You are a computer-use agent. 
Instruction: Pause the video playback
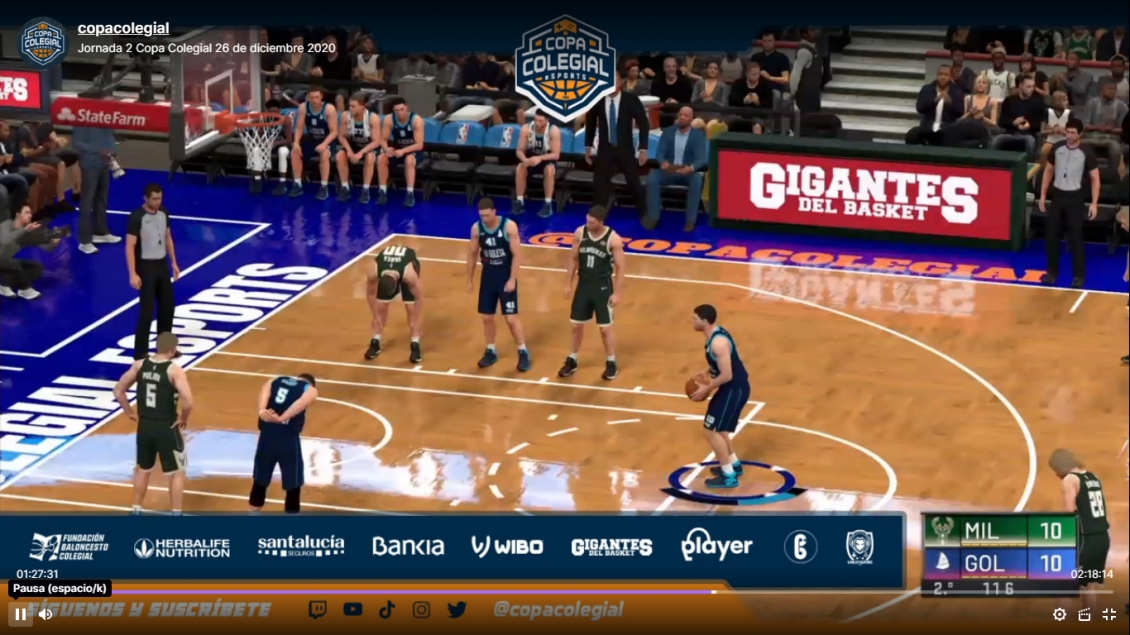pos(20,614)
